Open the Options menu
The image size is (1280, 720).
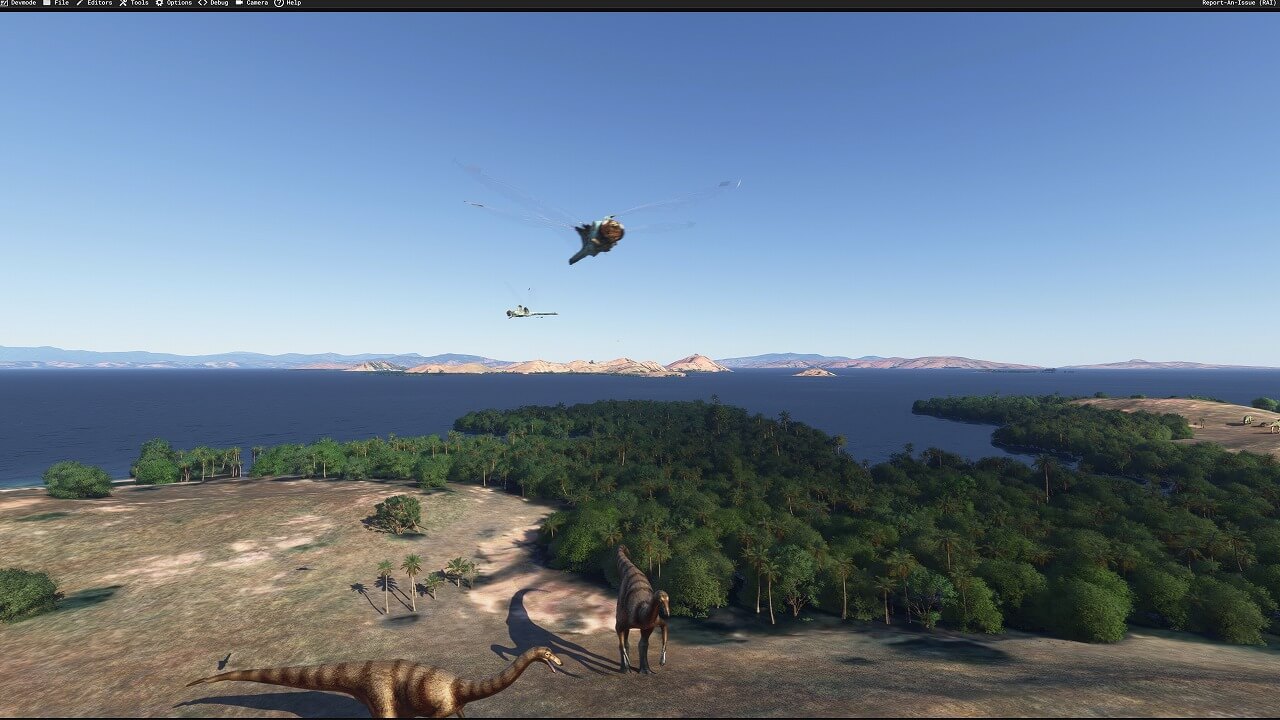coord(174,3)
